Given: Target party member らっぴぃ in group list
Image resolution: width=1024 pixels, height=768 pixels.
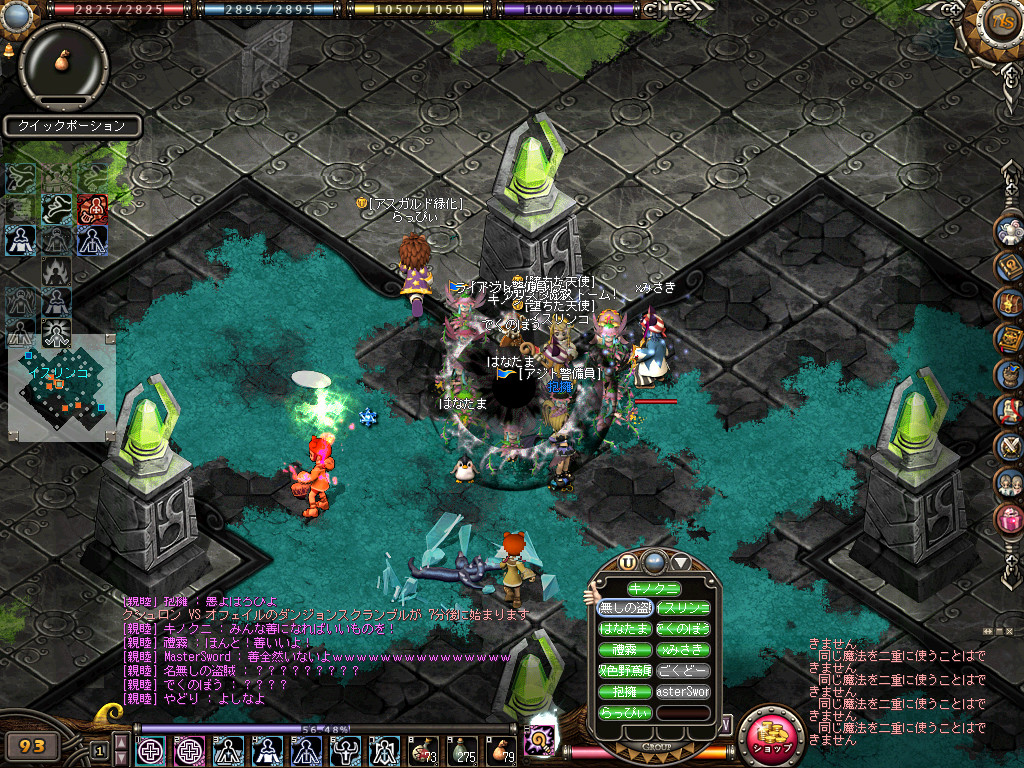Looking at the screenshot, I should pos(625,713).
